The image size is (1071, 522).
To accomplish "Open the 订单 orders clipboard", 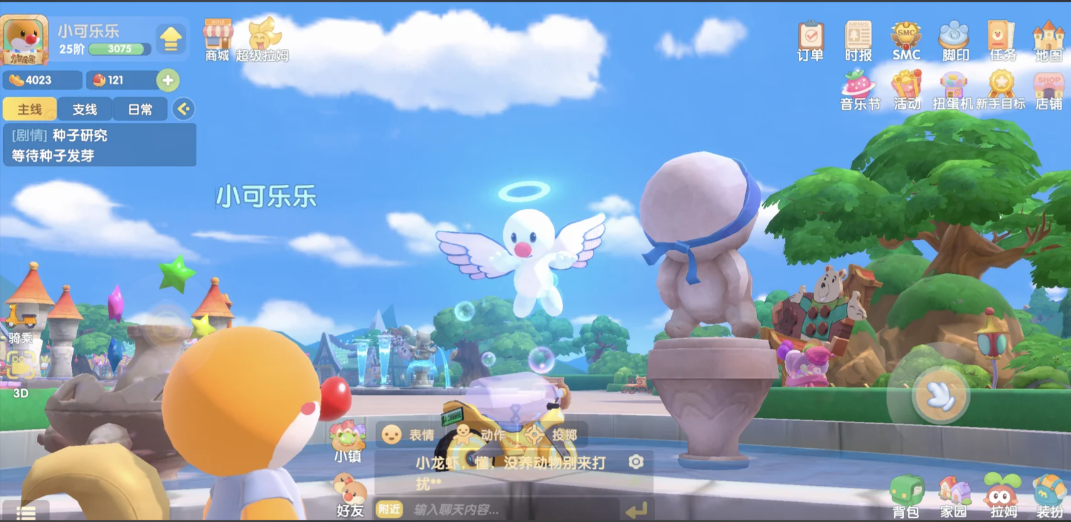I will [x=810, y=39].
